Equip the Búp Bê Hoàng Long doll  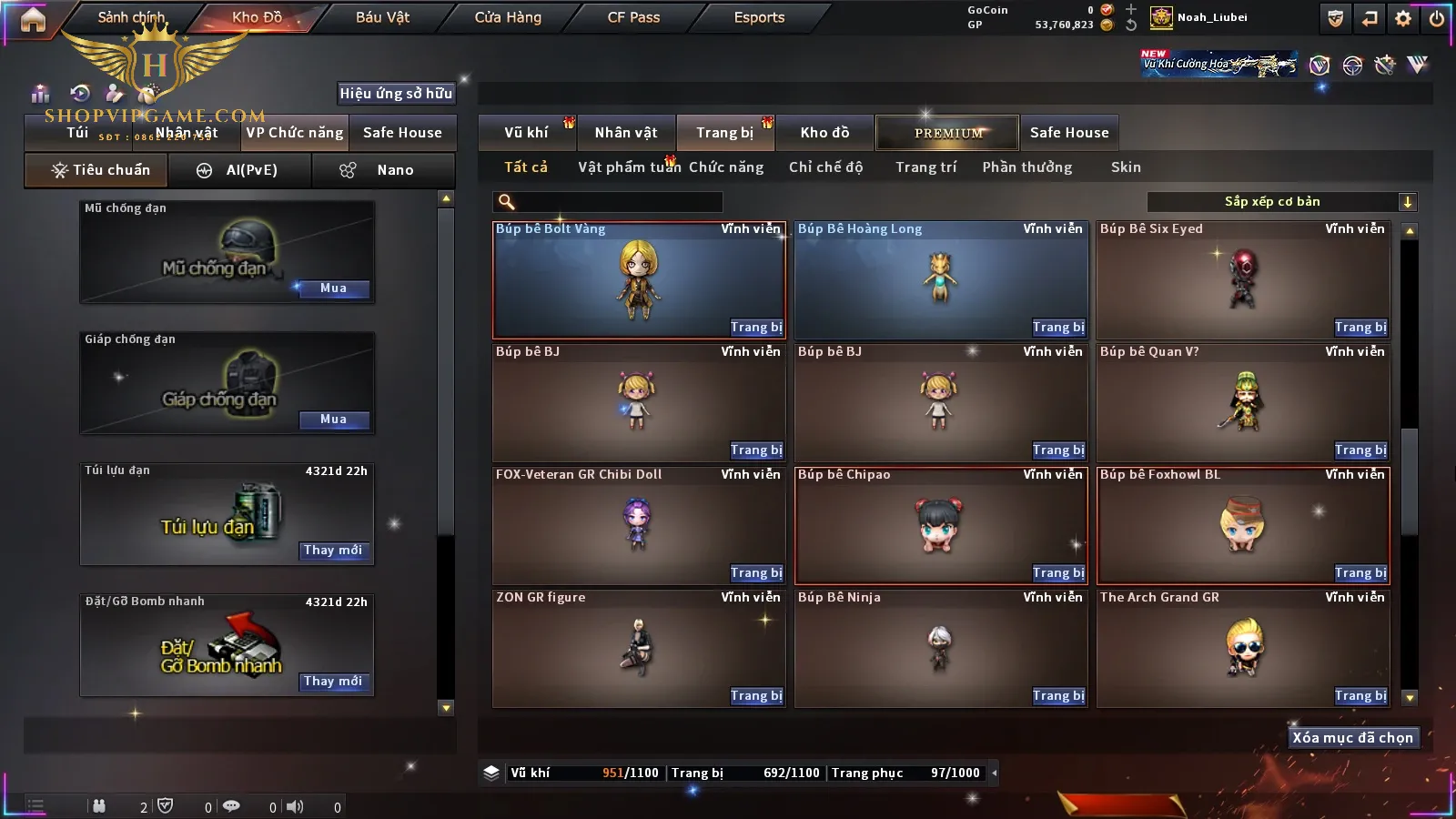(1058, 328)
